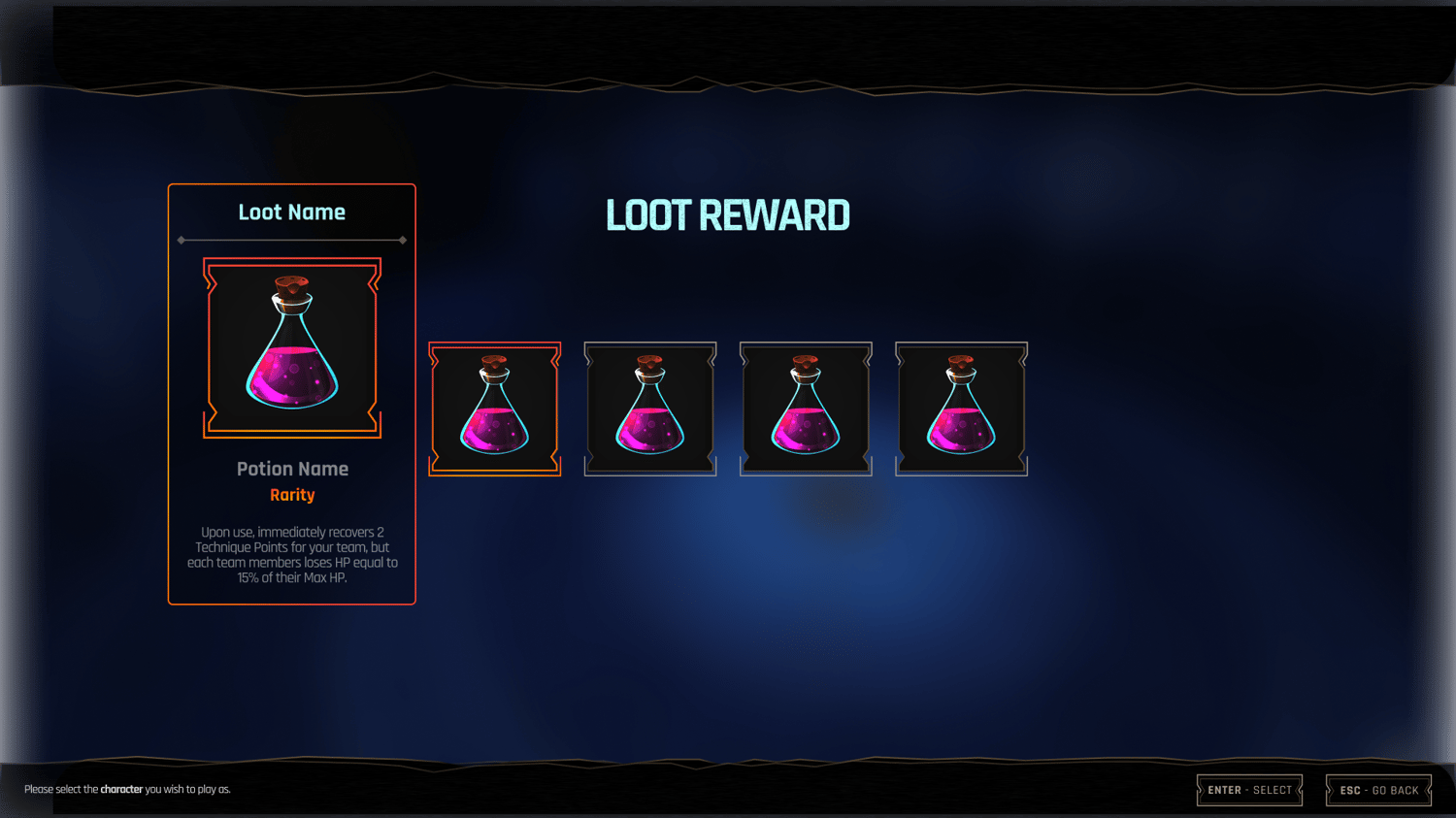Choose the Go Back button
Image resolution: width=1456 pixels, height=818 pixels.
[x=1378, y=790]
